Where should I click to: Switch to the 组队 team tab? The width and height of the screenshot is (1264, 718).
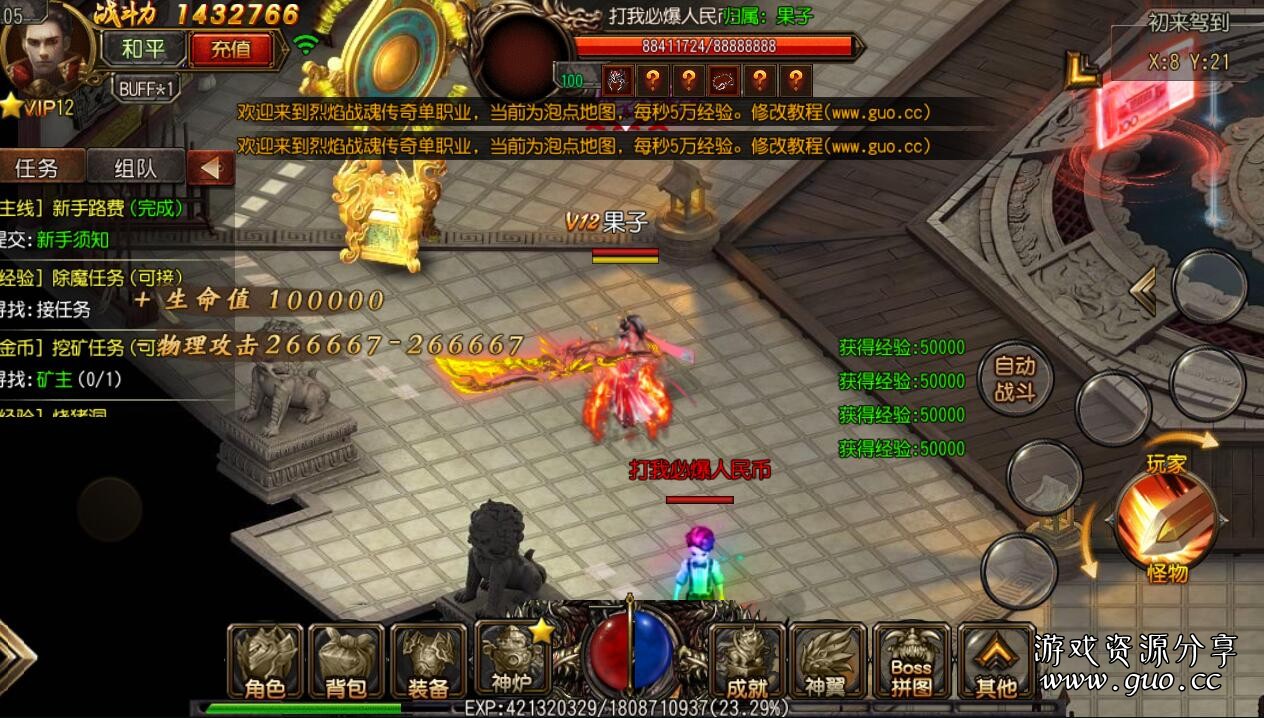[135, 168]
